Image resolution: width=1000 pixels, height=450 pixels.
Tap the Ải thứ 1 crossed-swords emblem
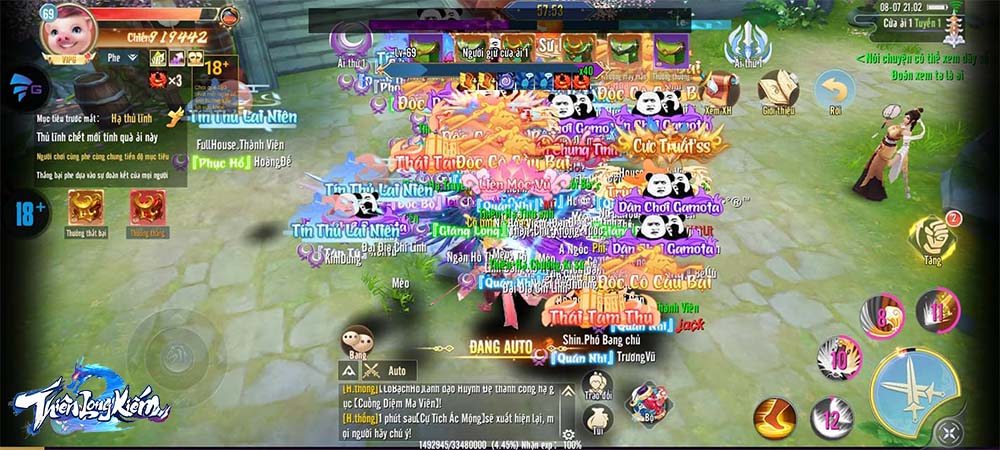coord(746,44)
